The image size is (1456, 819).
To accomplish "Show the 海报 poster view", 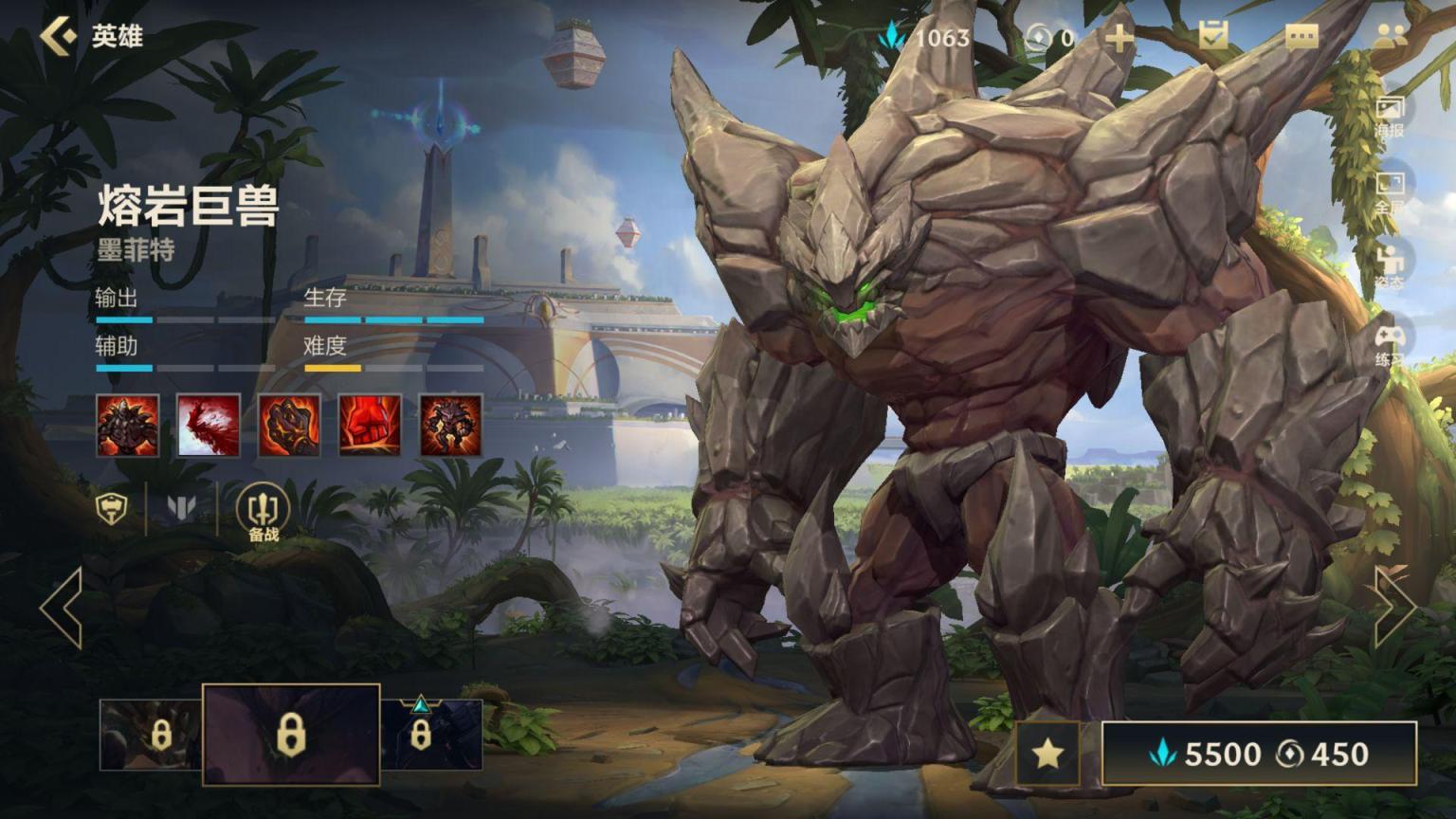I will coord(1390,116).
